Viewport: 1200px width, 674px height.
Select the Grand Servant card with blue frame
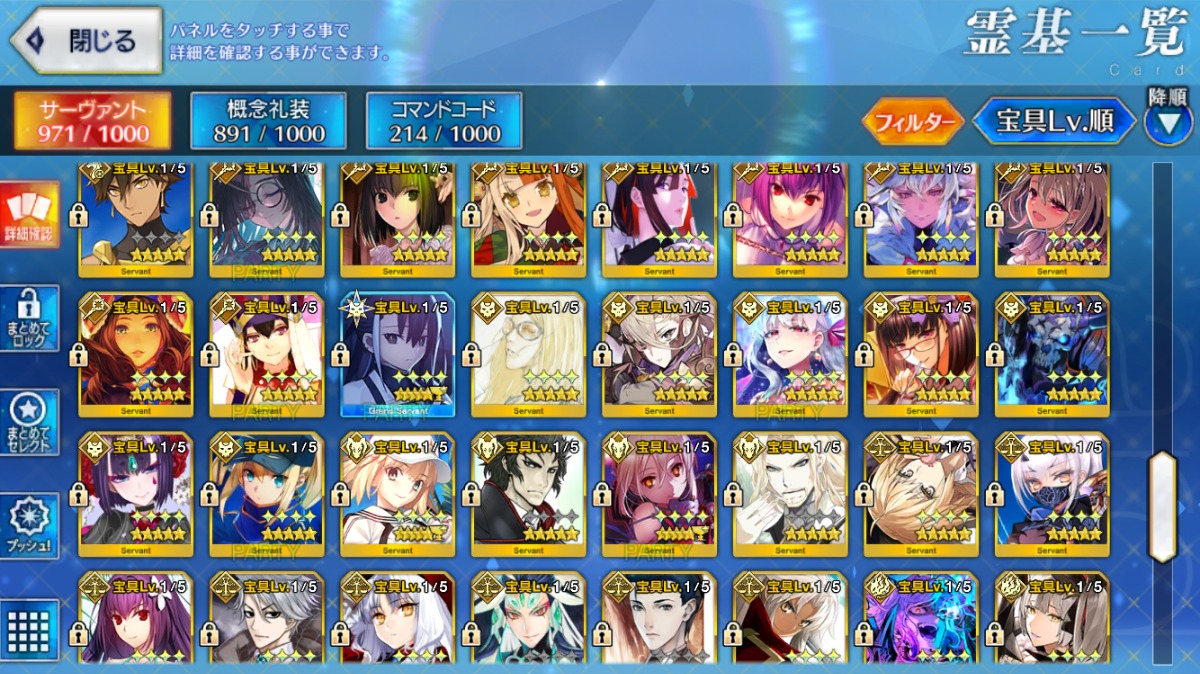397,354
